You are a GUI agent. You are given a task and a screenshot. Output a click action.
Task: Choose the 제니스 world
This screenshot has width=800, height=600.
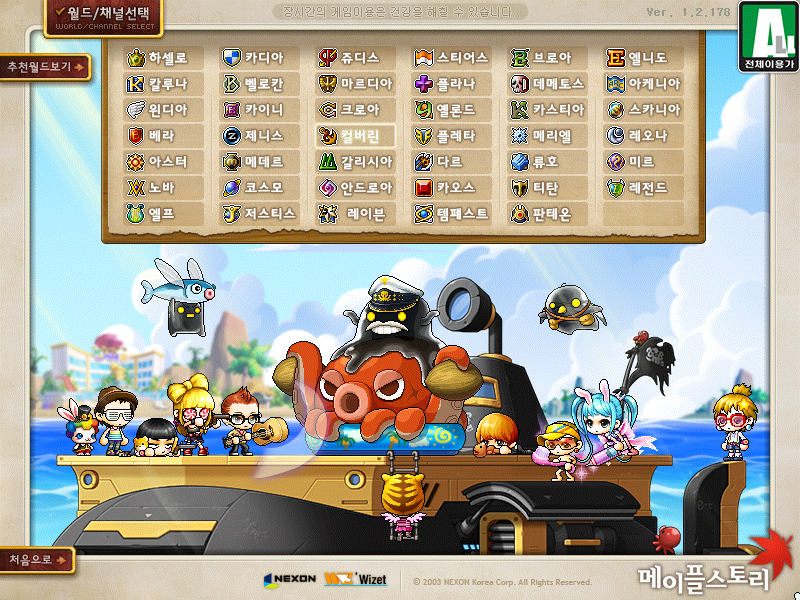(x=260, y=136)
